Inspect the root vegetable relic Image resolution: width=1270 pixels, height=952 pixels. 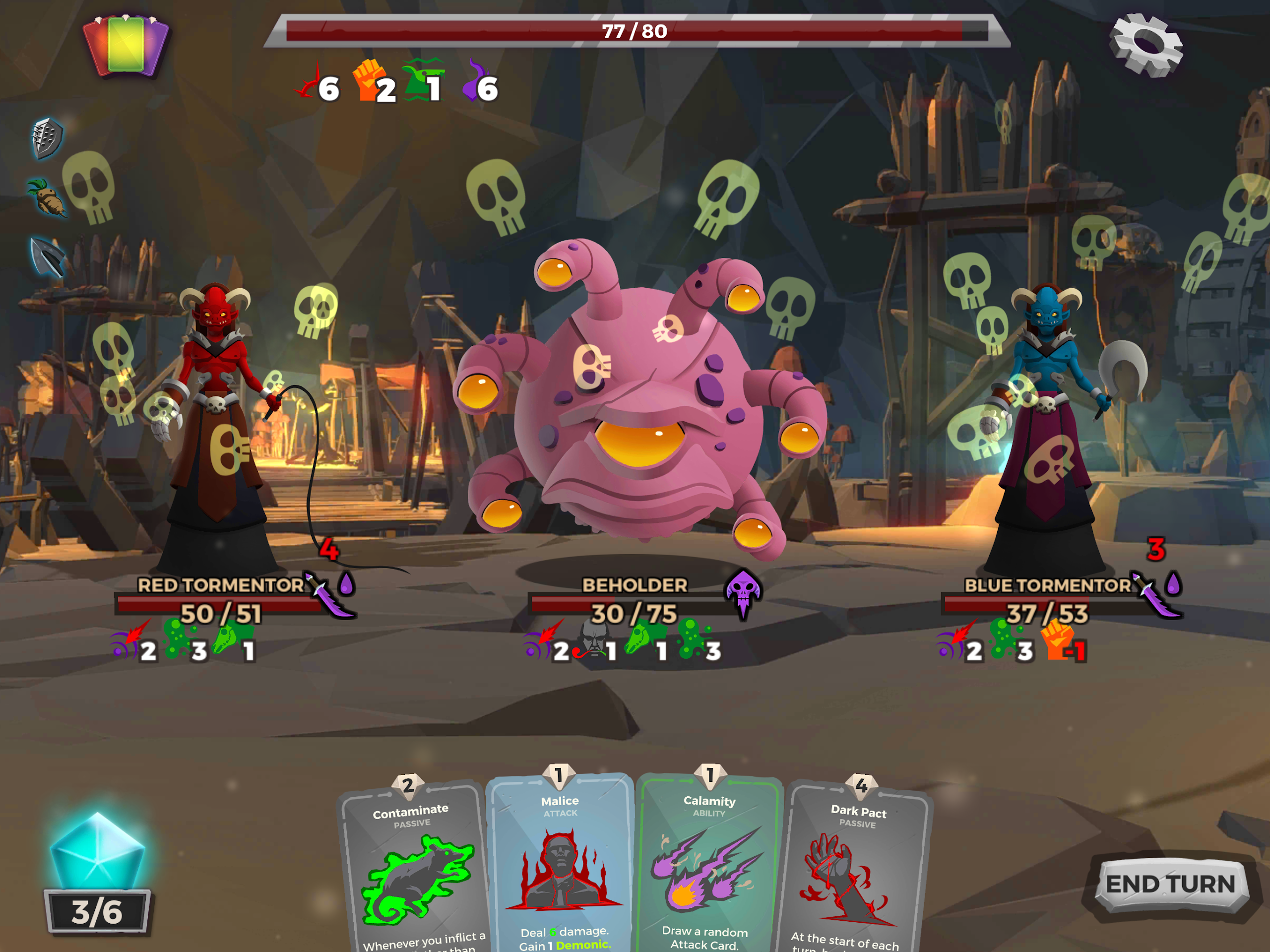(x=47, y=197)
